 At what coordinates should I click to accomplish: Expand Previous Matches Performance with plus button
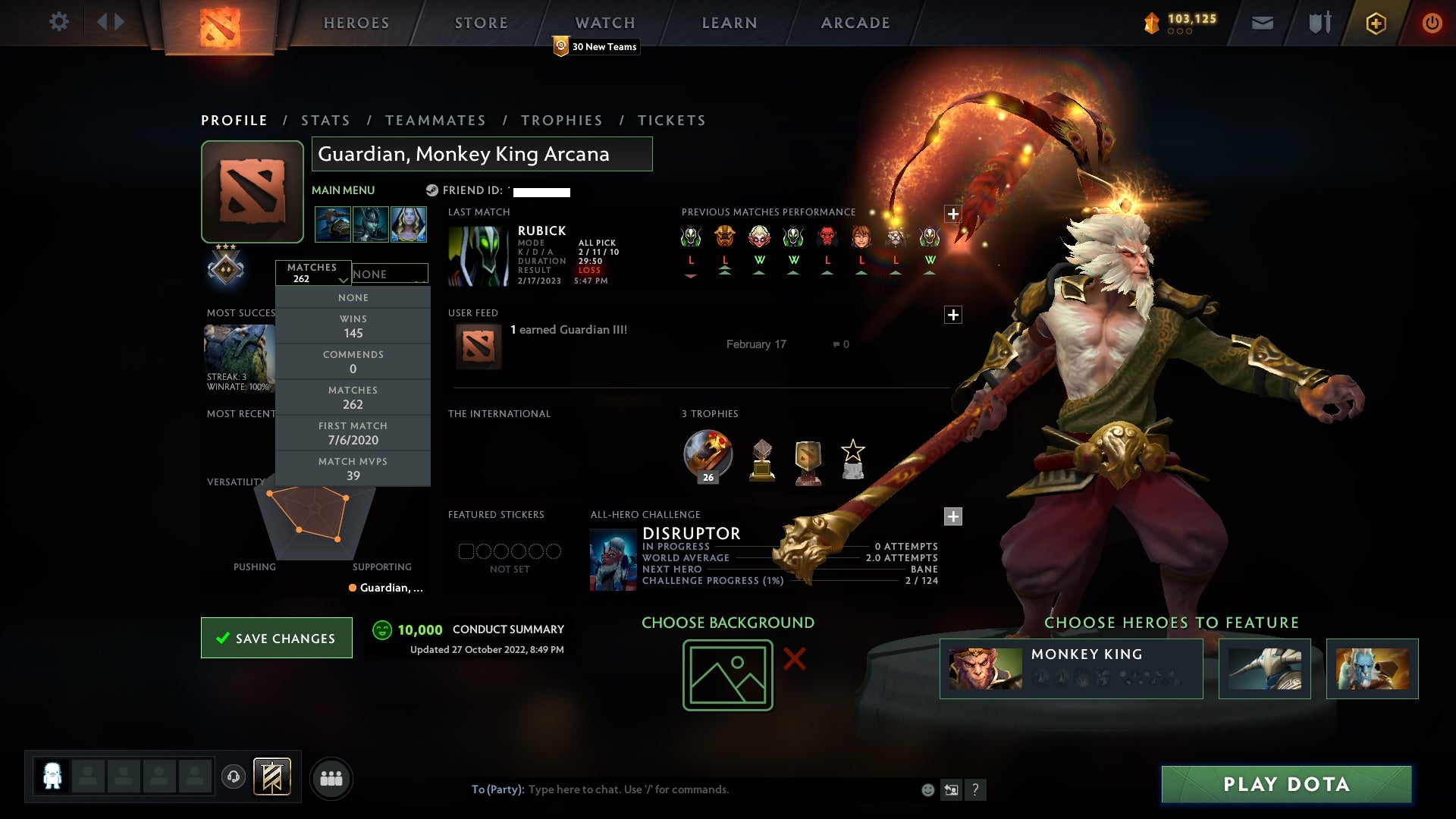tap(954, 215)
